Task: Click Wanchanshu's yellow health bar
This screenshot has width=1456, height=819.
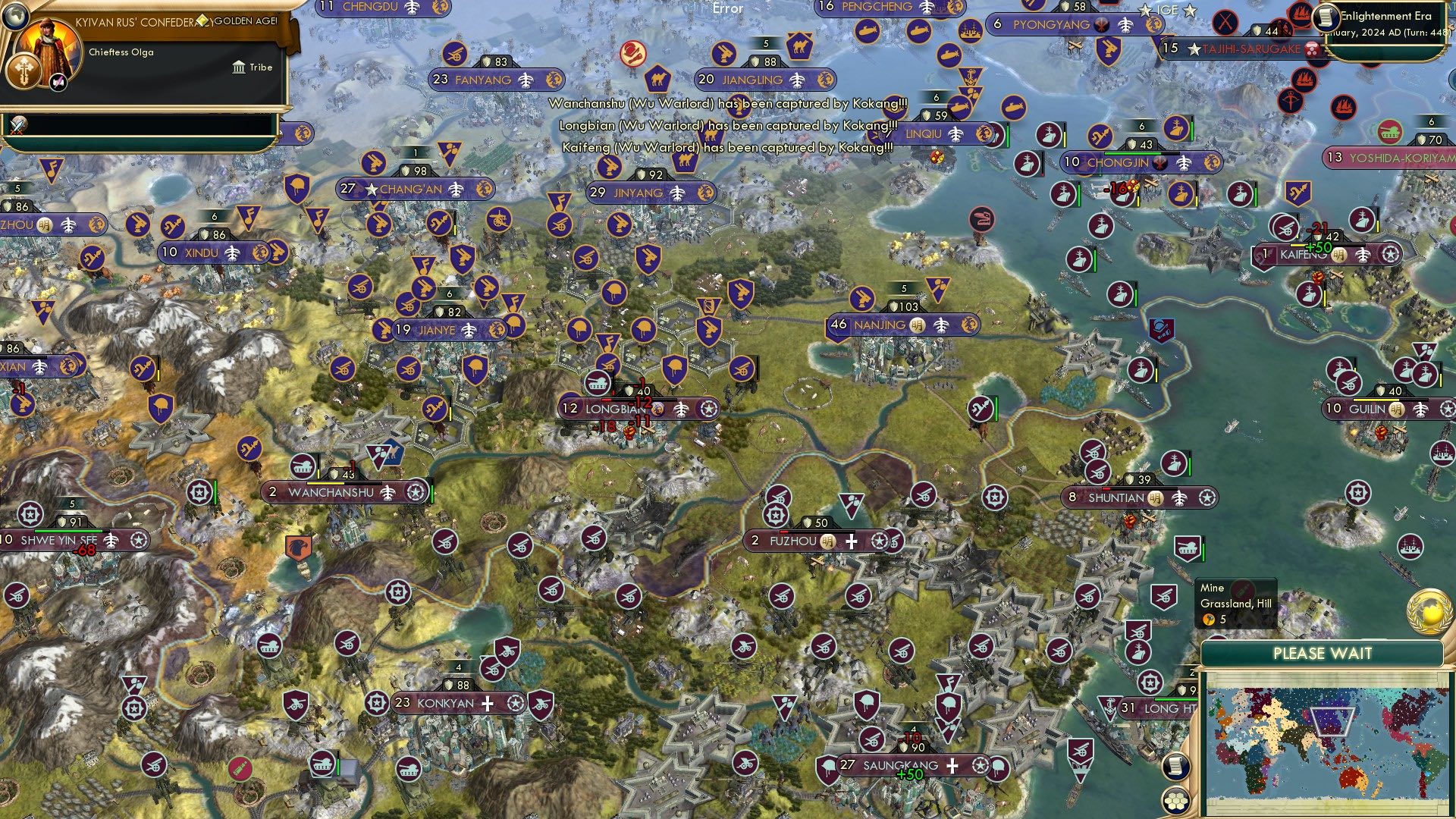Action: tap(325, 483)
